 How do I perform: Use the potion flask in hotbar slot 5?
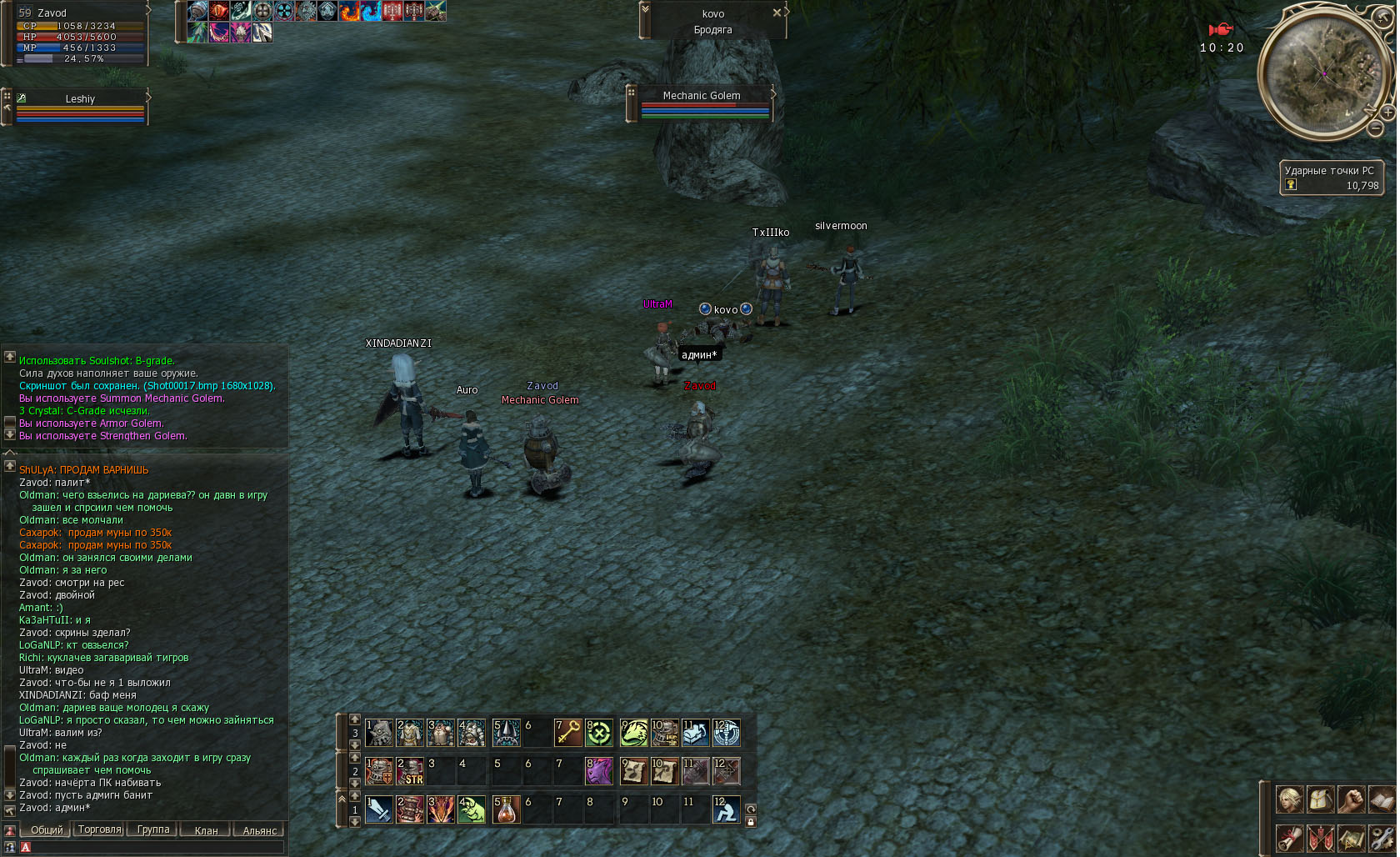(x=506, y=809)
